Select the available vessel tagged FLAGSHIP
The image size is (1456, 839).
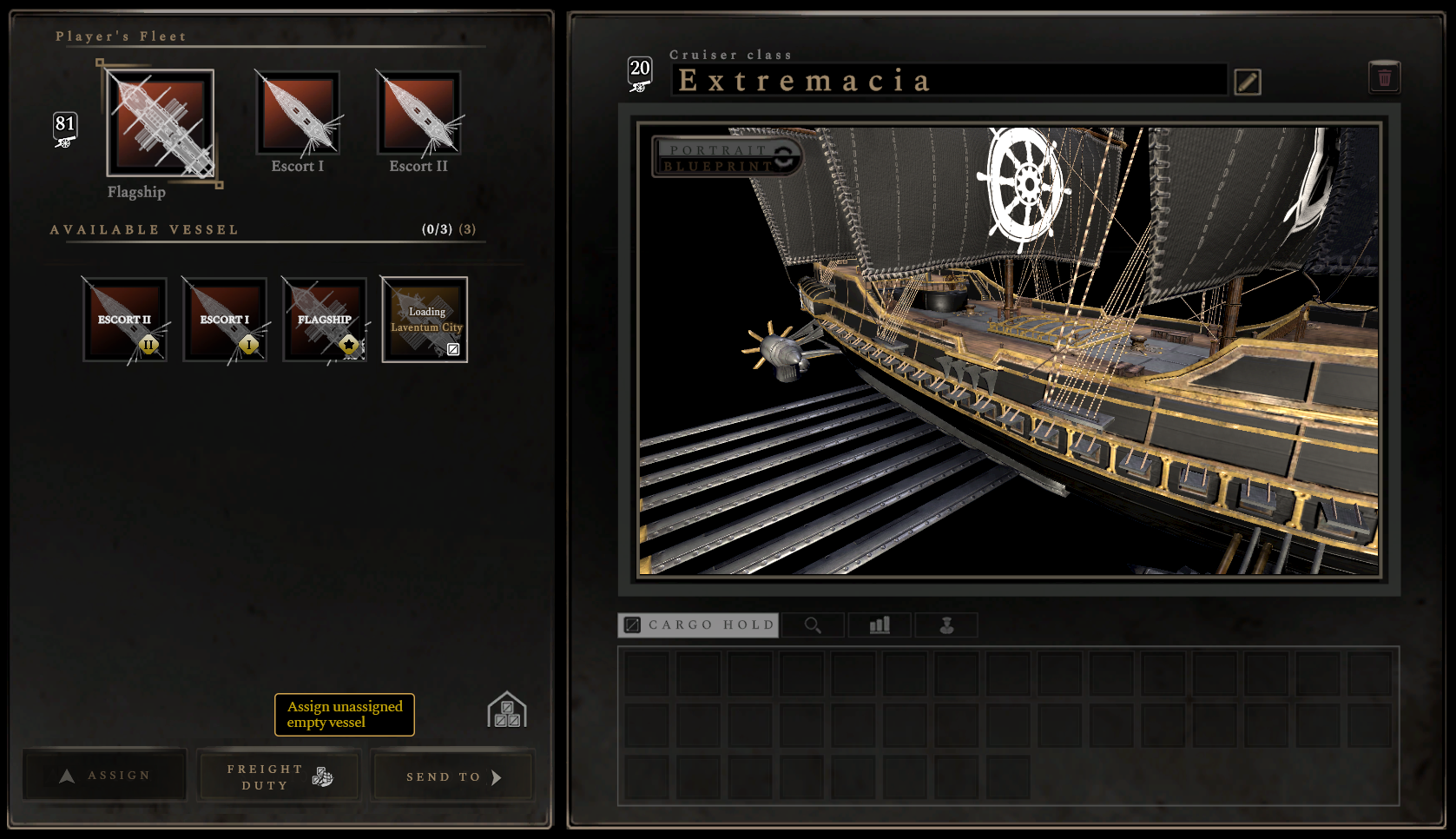pyautogui.click(x=325, y=319)
